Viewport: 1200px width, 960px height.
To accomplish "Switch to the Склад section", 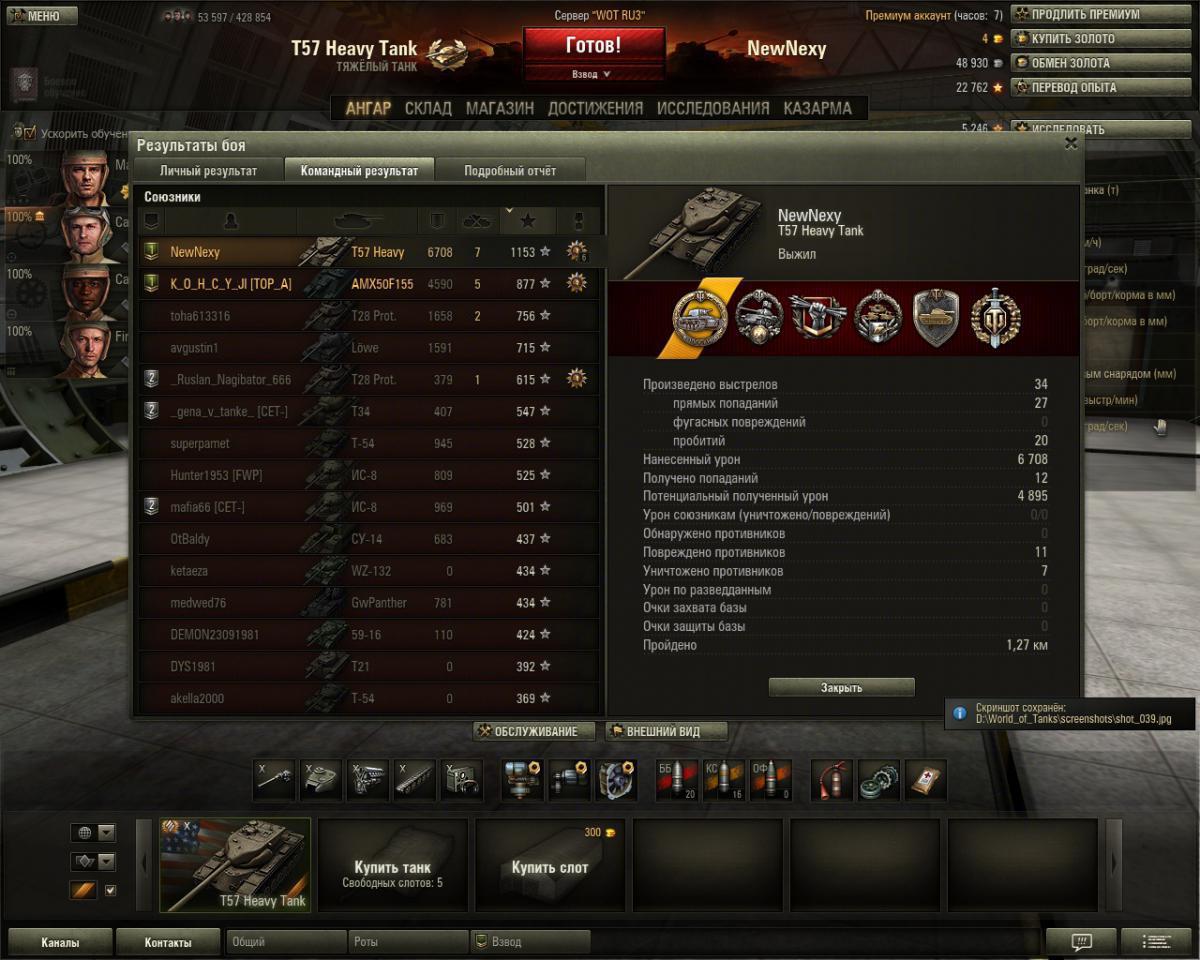I will pos(428,108).
